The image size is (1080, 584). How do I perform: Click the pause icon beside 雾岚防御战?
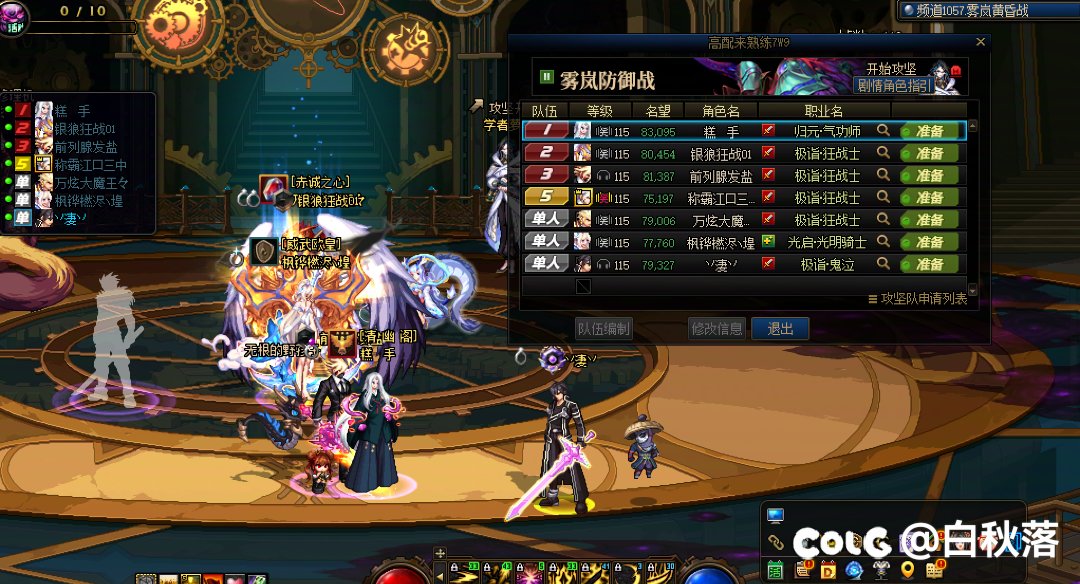pos(547,76)
